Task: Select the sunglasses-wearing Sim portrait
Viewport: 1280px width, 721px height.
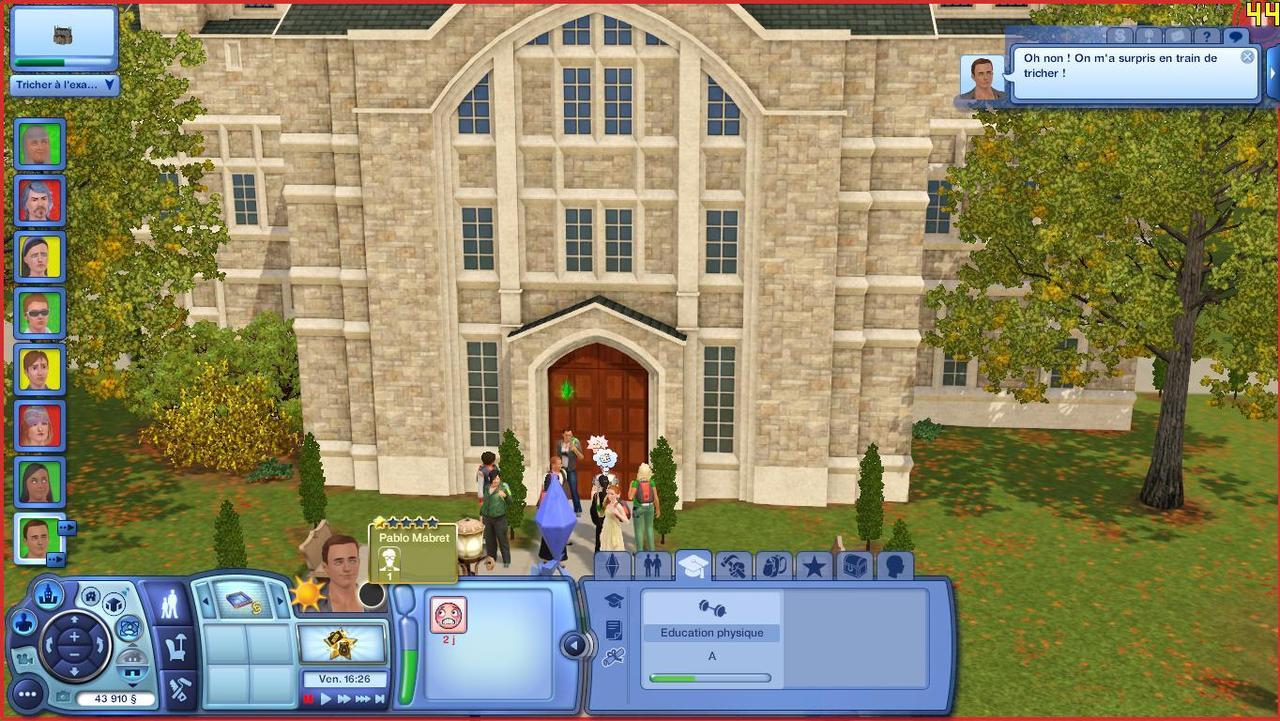Action: (40, 312)
